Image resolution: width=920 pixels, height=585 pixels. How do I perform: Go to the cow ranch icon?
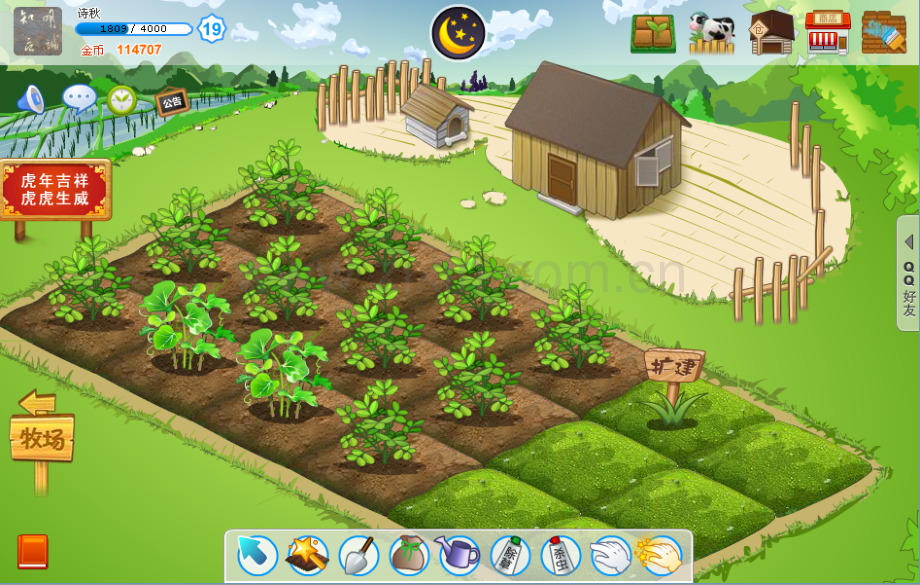click(x=711, y=33)
